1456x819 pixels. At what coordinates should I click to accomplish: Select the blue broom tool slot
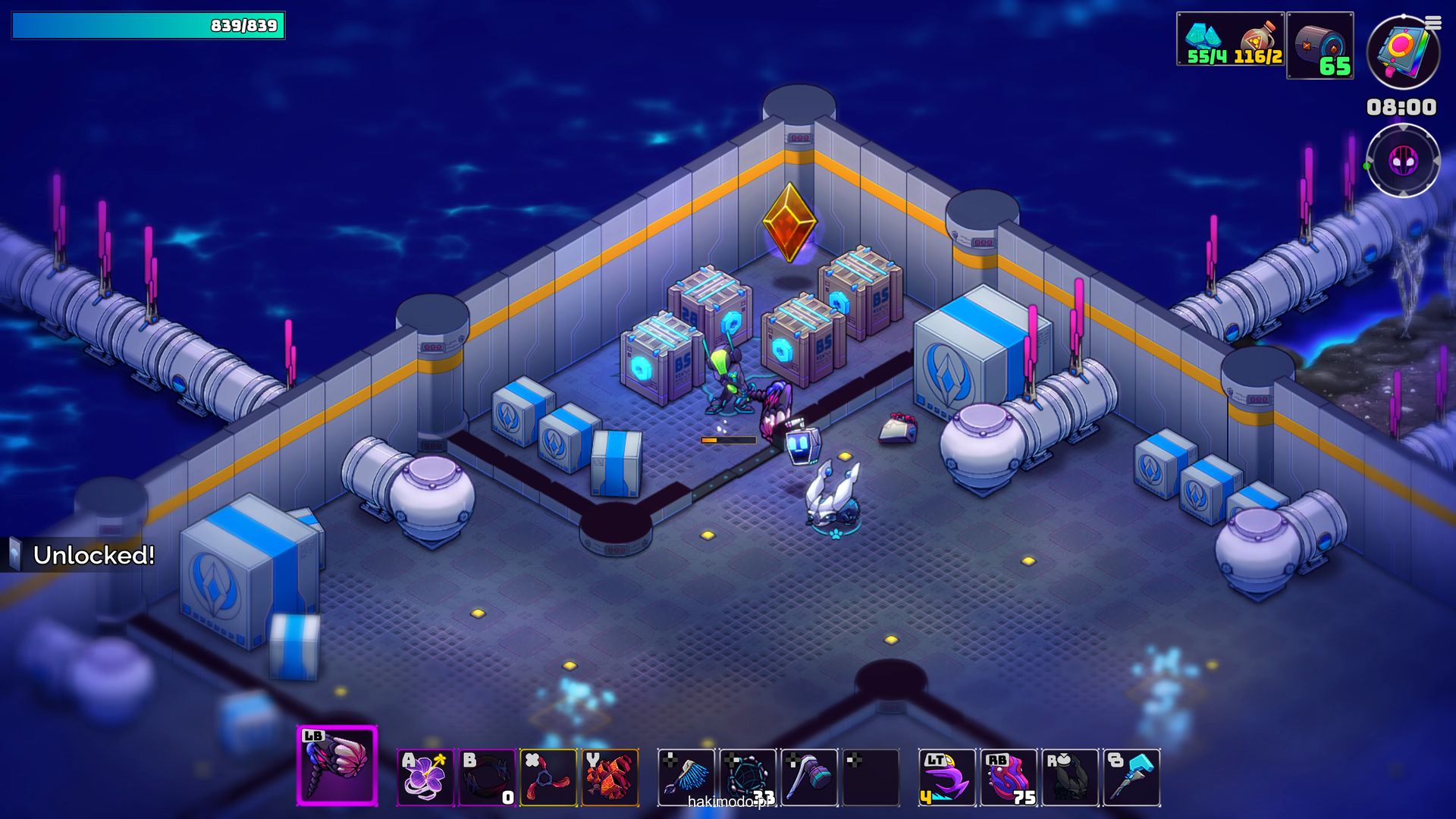click(686, 777)
